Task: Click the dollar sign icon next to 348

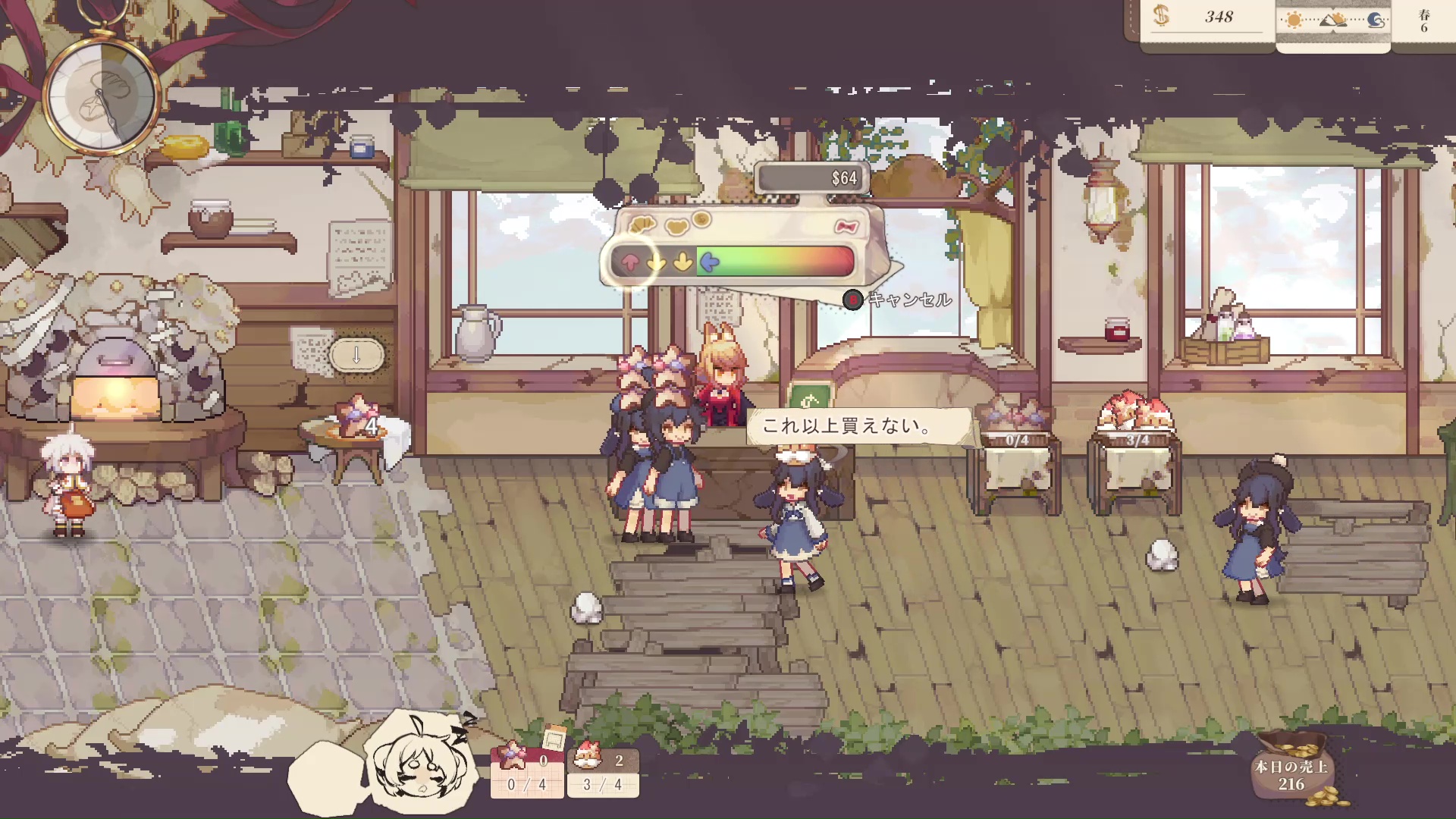Action: pyautogui.click(x=1159, y=15)
